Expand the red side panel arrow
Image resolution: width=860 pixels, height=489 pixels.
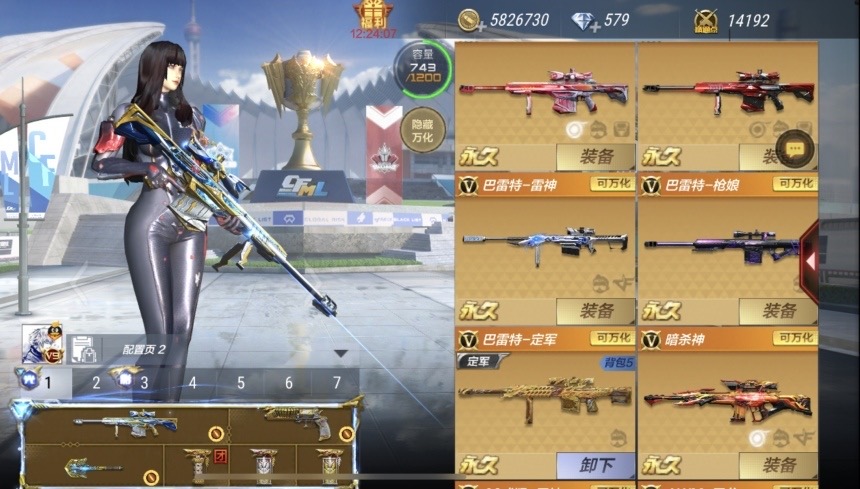pyautogui.click(x=809, y=261)
